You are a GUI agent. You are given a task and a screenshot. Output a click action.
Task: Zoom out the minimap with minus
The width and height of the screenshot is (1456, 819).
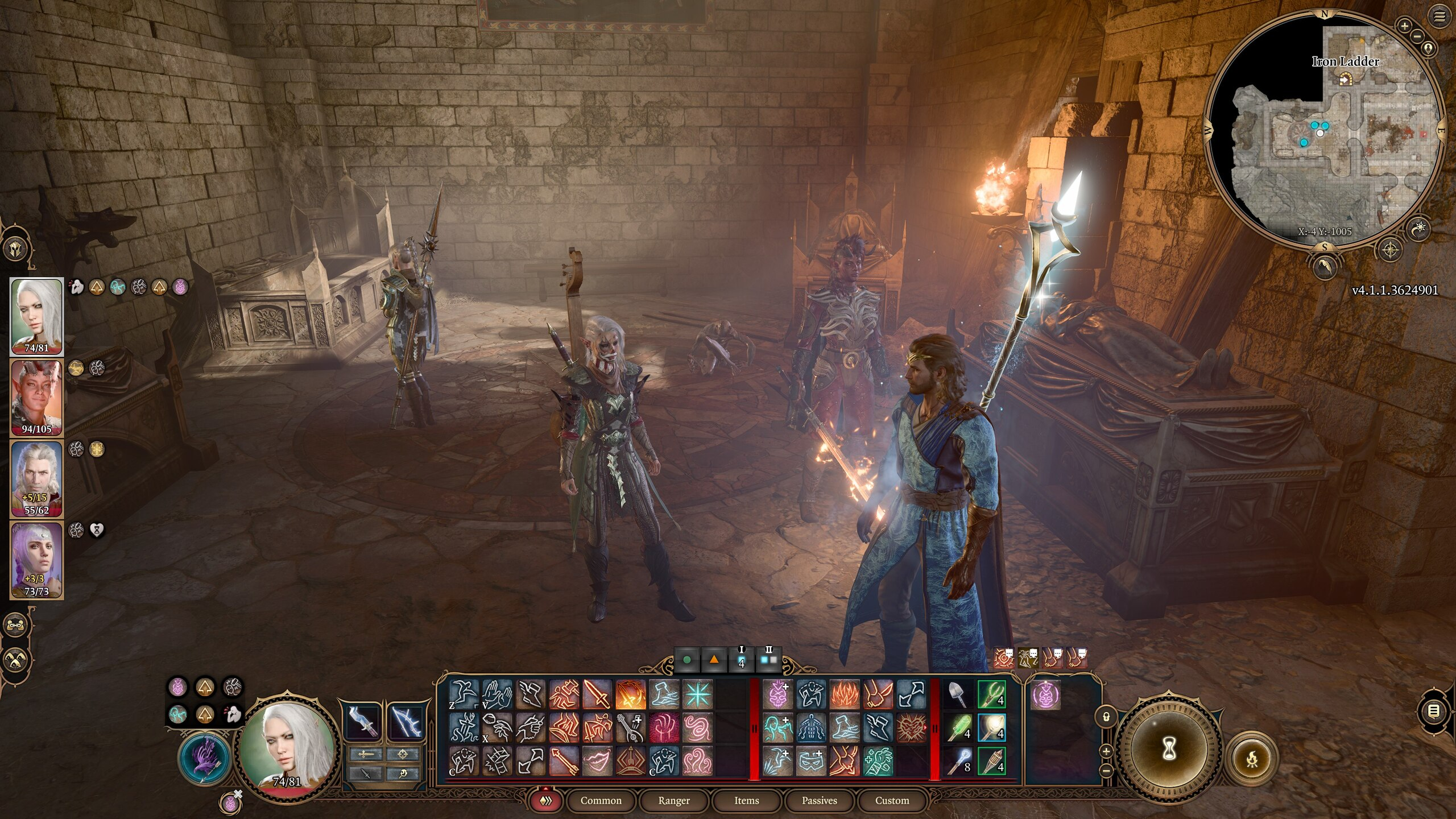[1417, 36]
